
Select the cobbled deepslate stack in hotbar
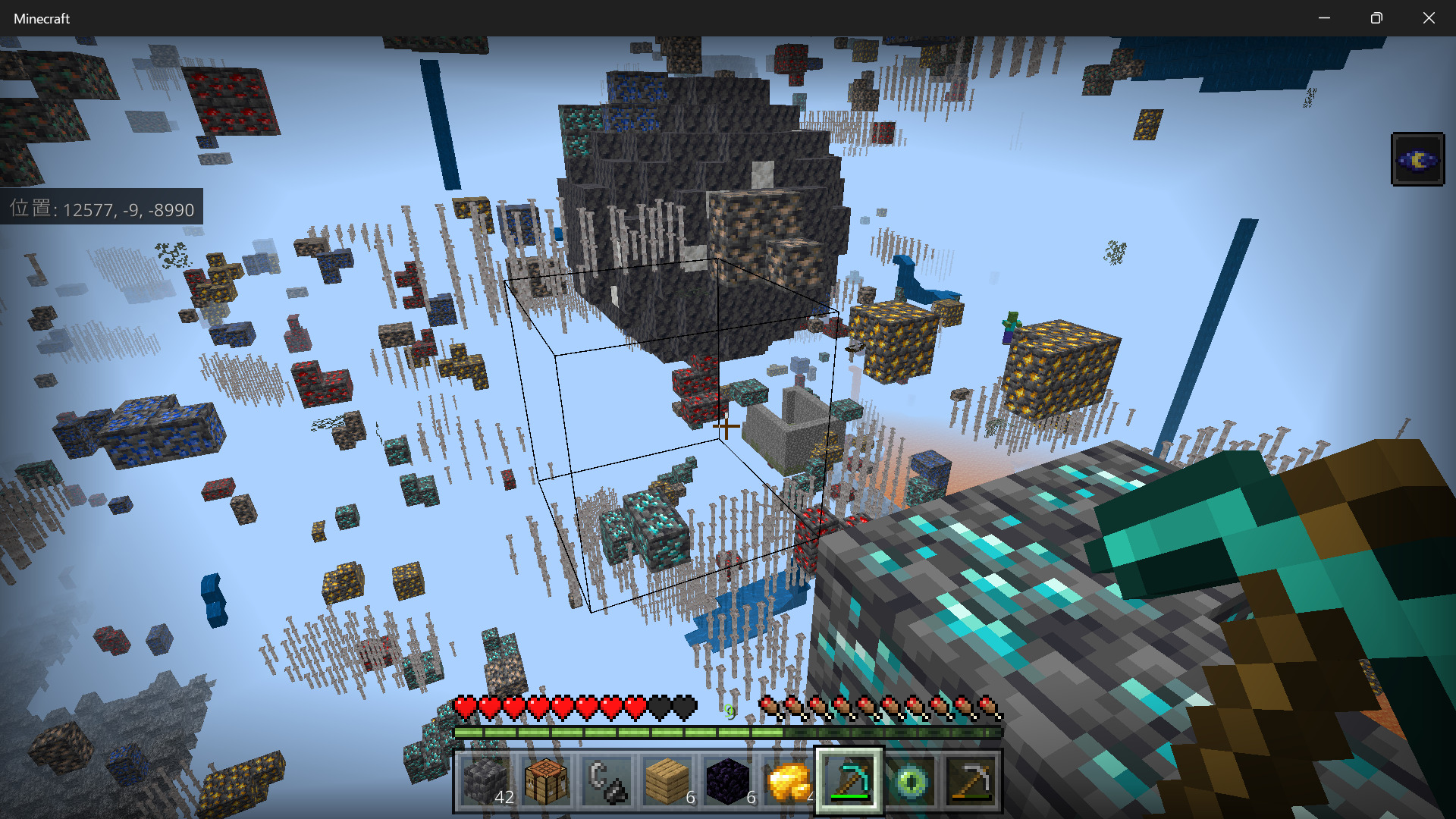[x=485, y=781]
